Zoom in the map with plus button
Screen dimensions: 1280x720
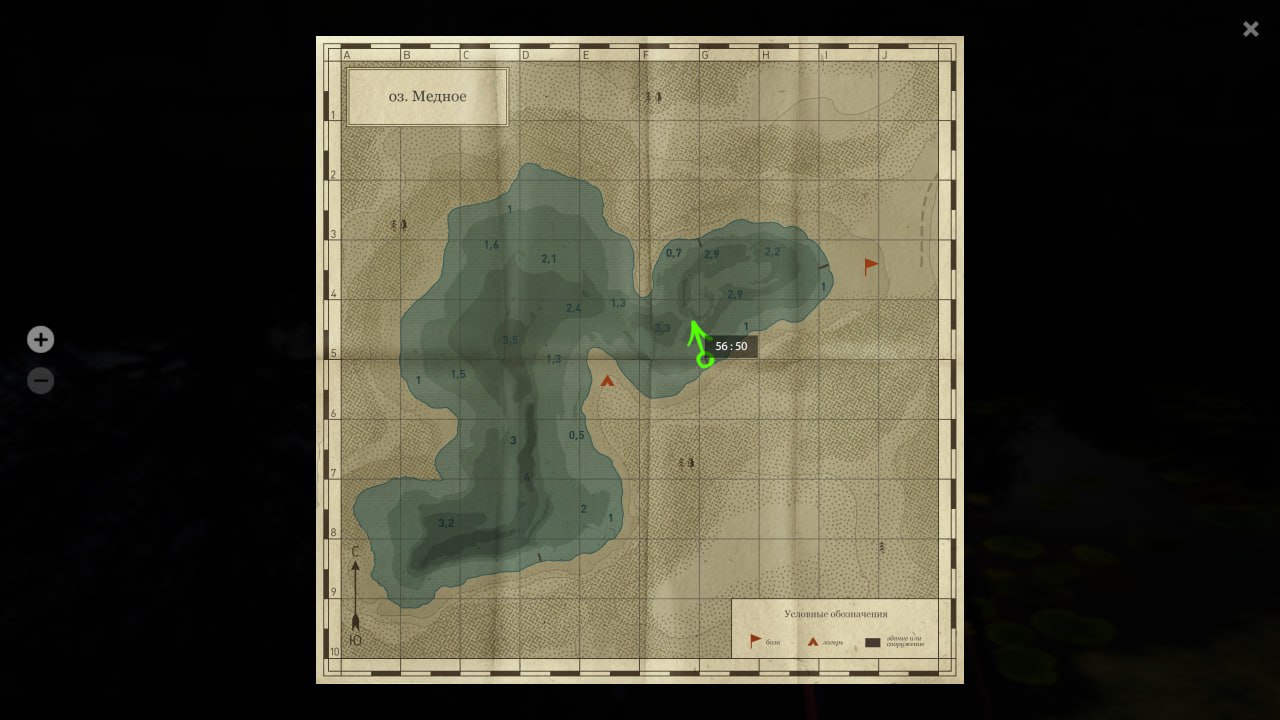click(x=40, y=340)
